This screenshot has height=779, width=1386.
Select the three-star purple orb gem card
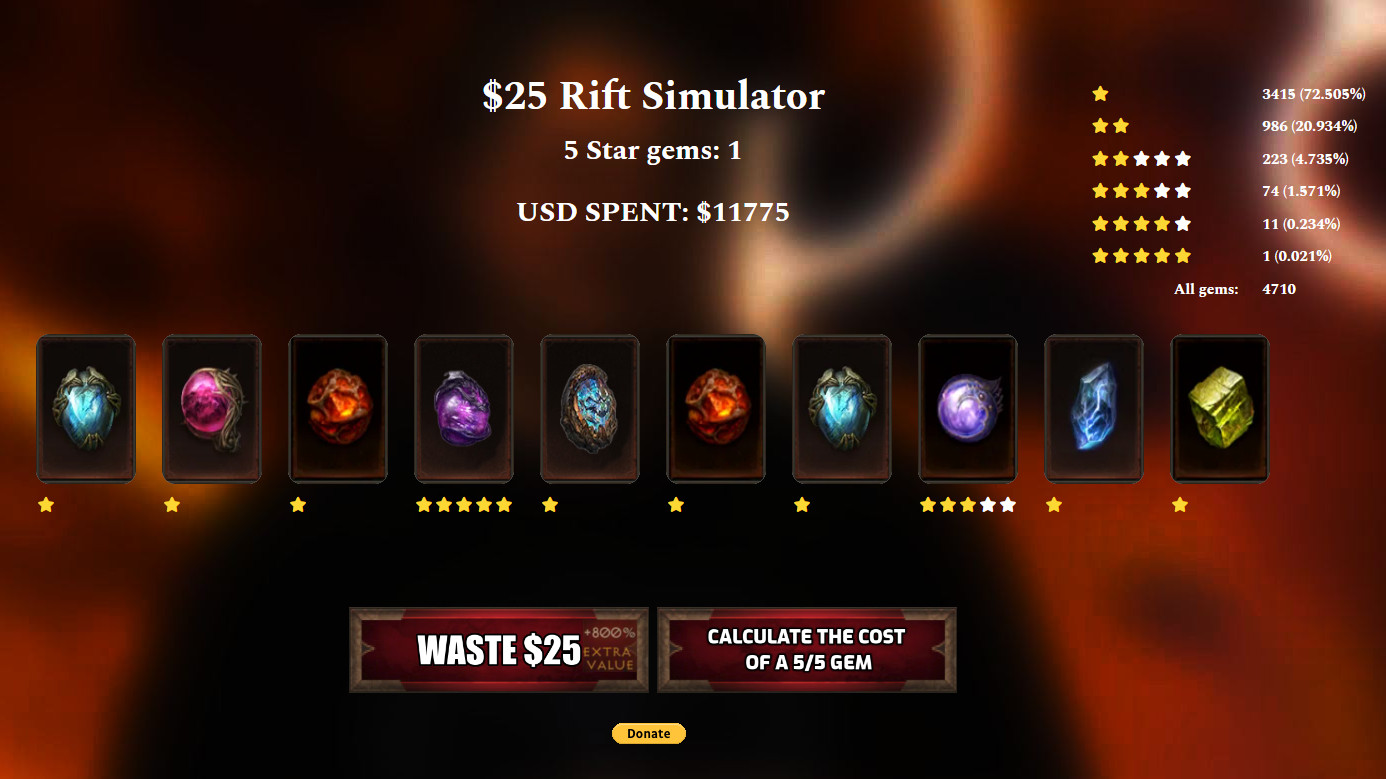click(x=968, y=408)
